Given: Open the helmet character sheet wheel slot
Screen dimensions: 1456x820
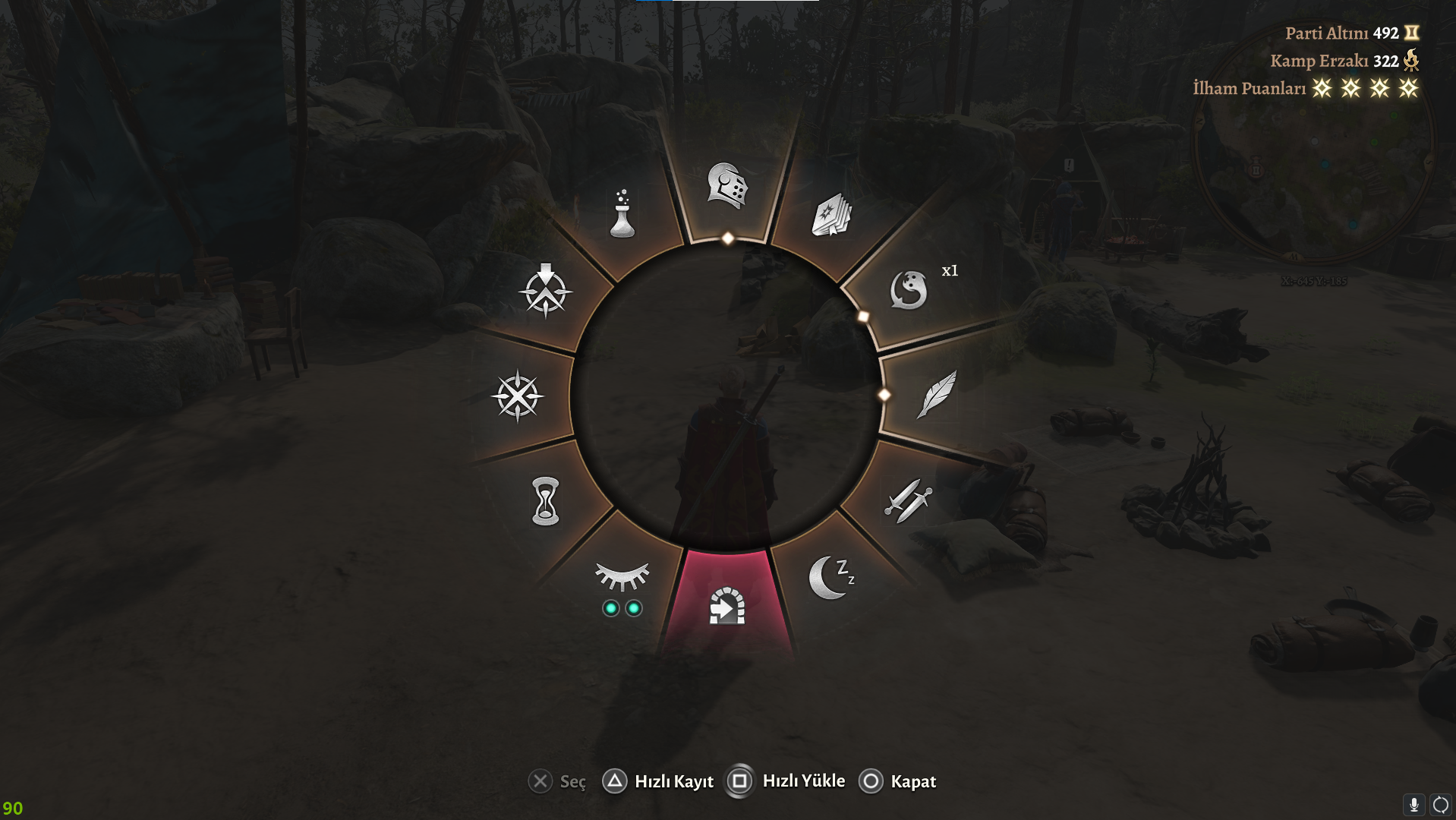Looking at the screenshot, I should click(727, 185).
